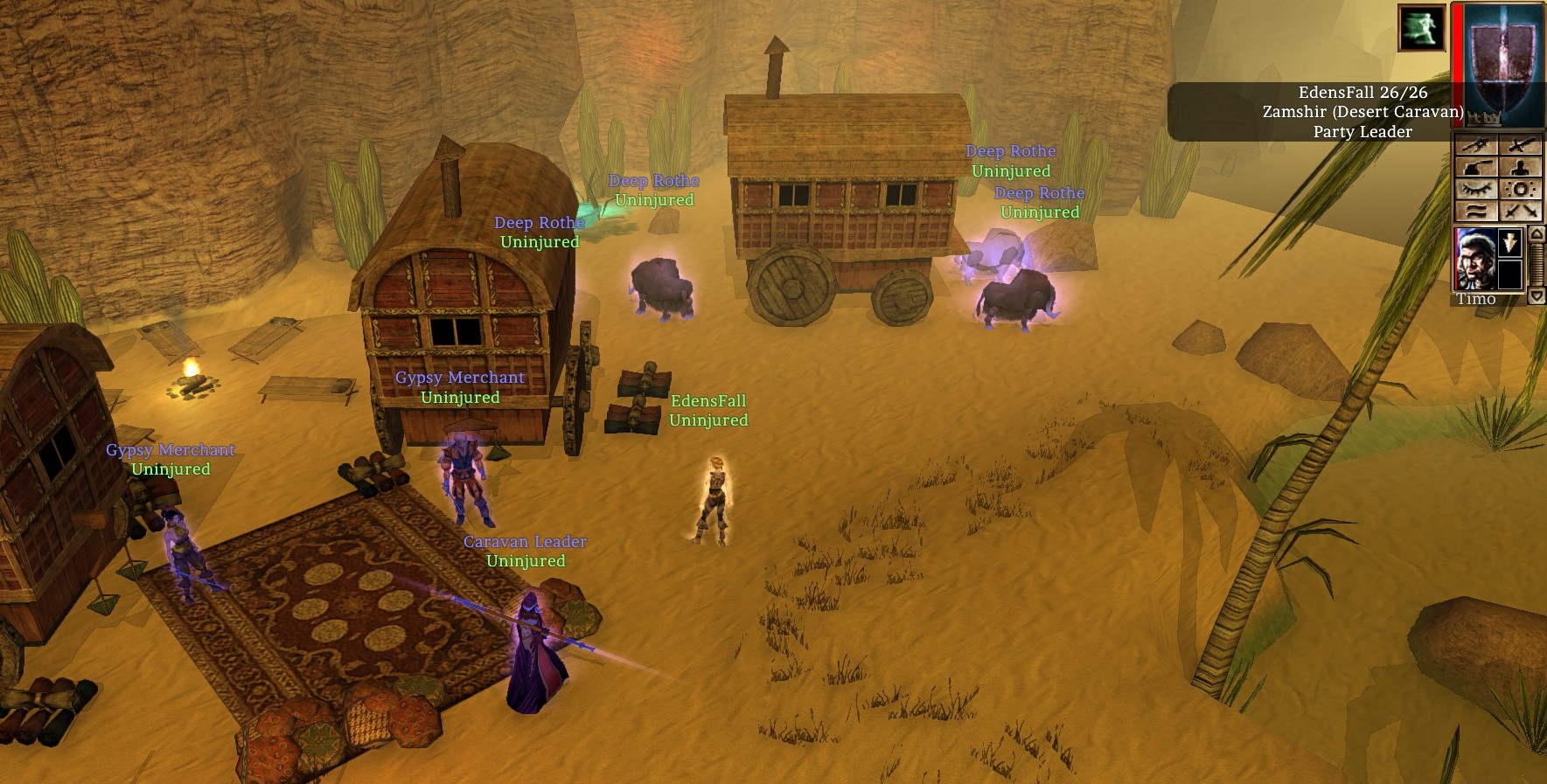Click the single sword button
Image resolution: width=1547 pixels, height=784 pixels.
[1520, 145]
